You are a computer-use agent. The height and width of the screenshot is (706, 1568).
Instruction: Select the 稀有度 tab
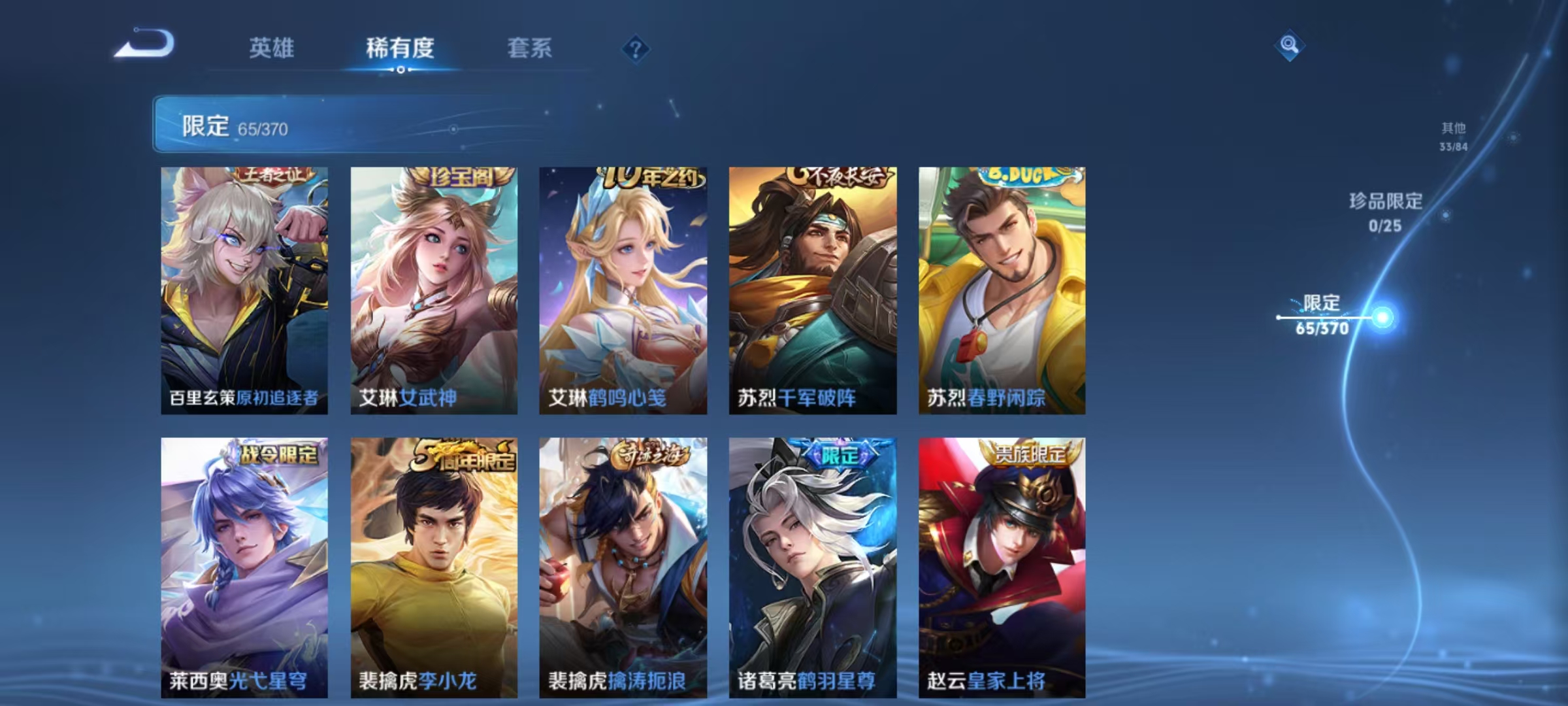click(x=400, y=49)
